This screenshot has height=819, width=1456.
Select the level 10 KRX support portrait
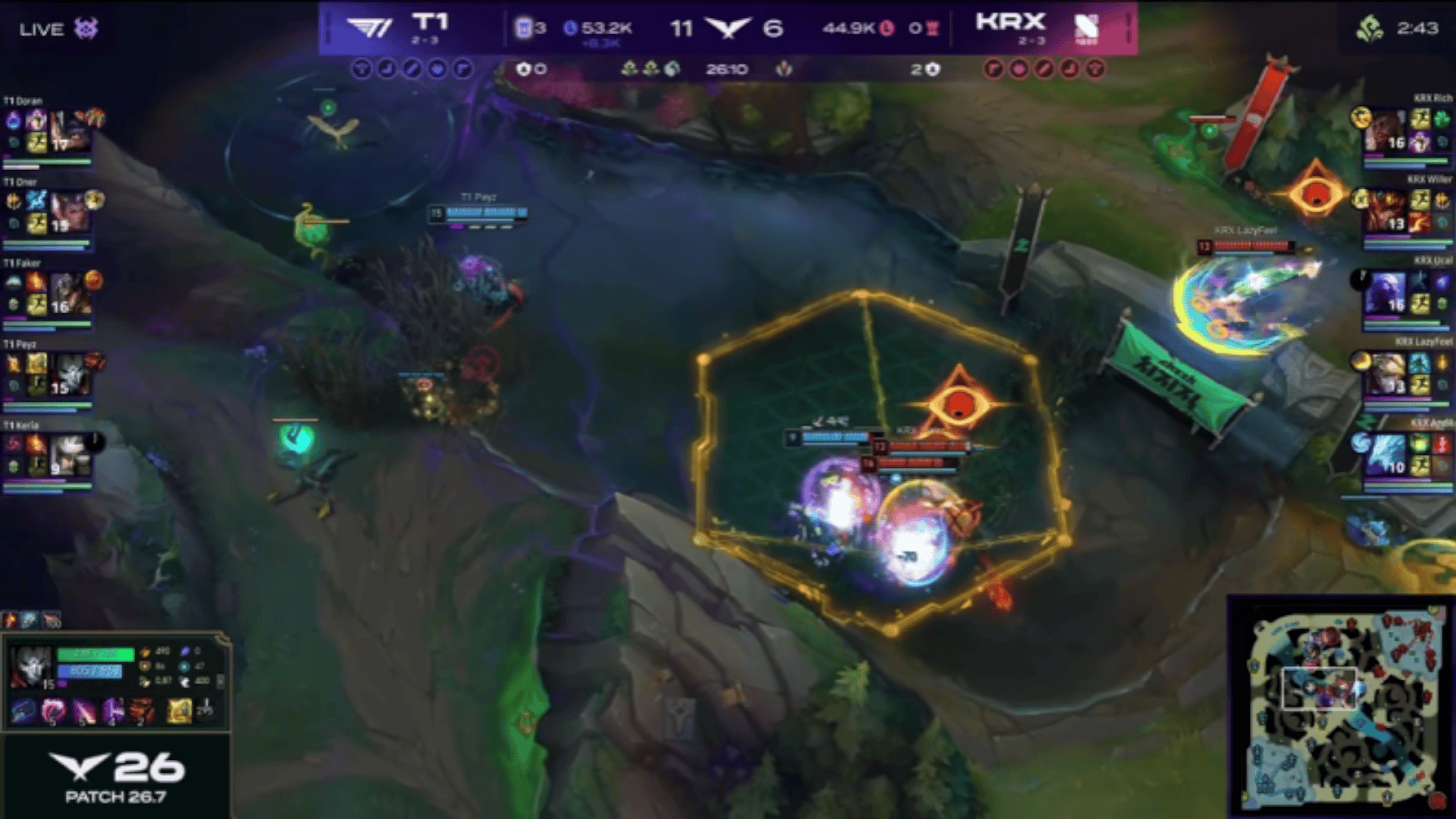pyautogui.click(x=1386, y=455)
